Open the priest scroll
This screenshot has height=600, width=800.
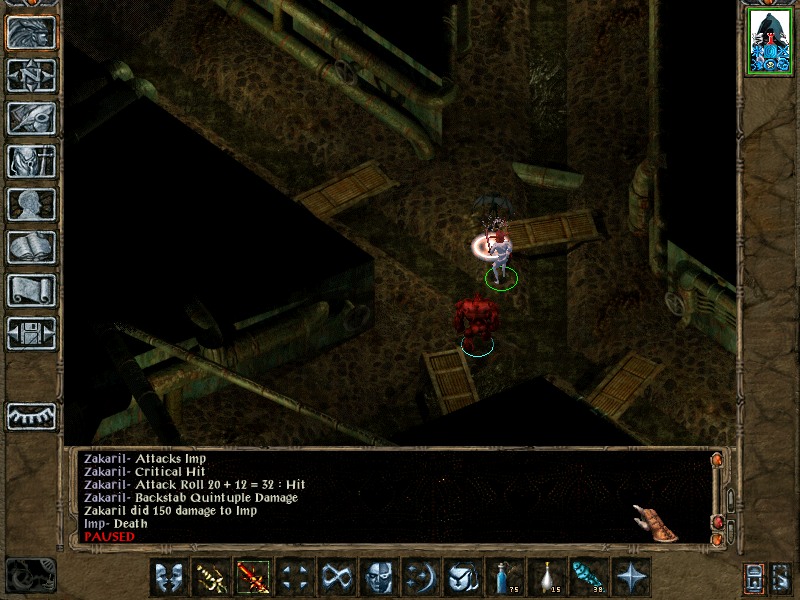[x=31, y=290]
